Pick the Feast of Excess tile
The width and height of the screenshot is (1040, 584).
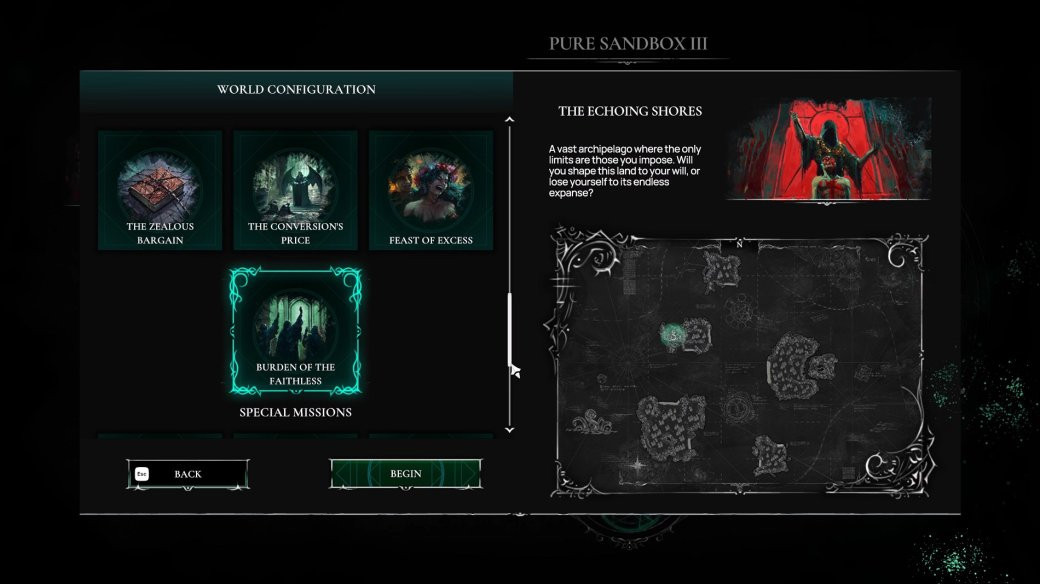431,190
